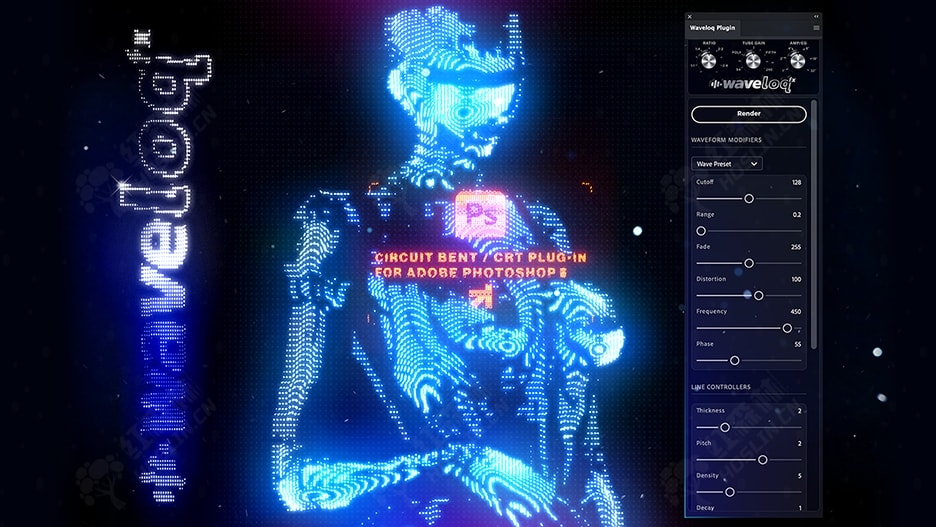Adjust the Cutoff slider handle
936x527 pixels.
[749, 199]
